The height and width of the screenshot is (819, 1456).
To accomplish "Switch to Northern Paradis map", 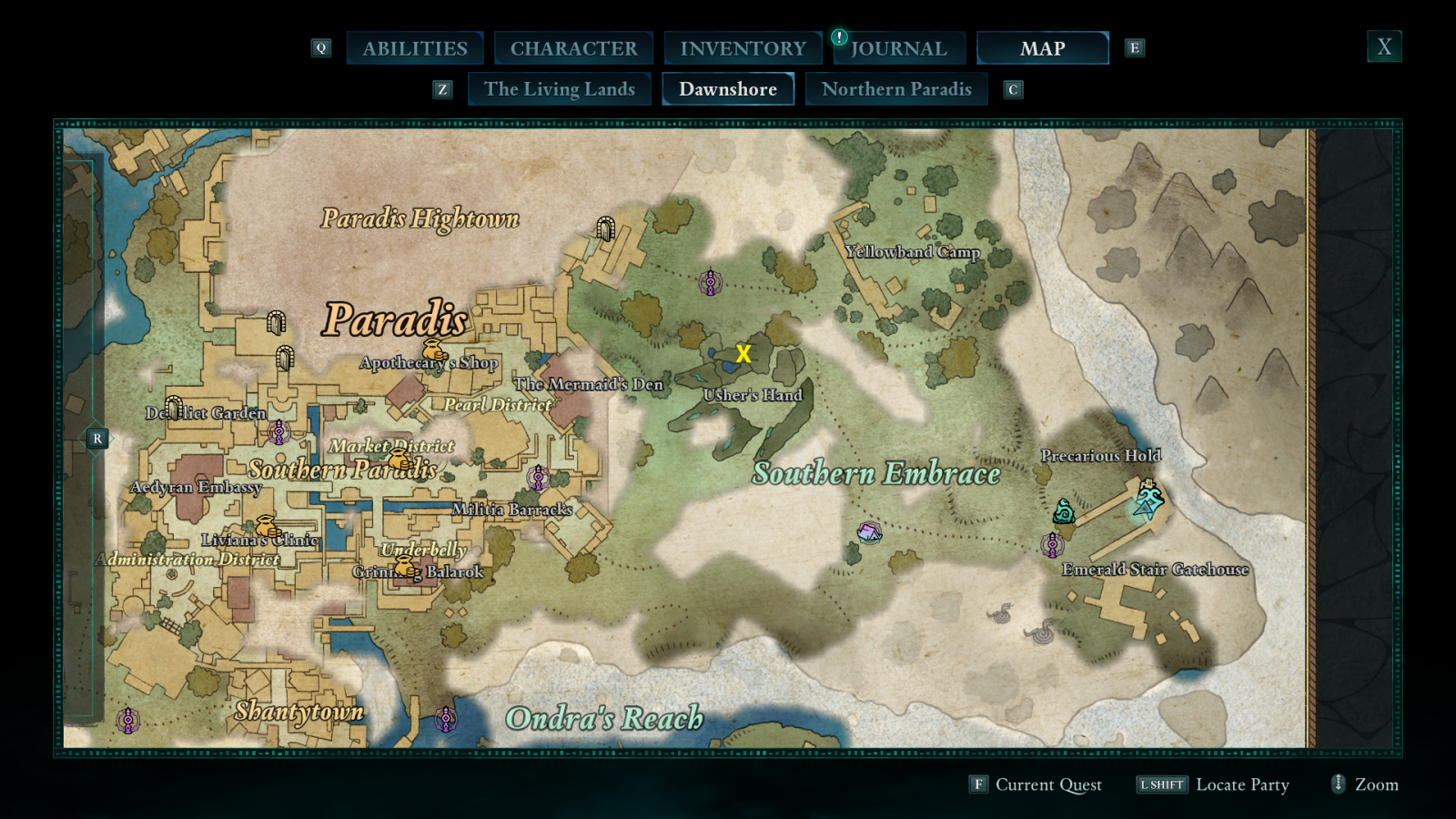I will [x=896, y=89].
